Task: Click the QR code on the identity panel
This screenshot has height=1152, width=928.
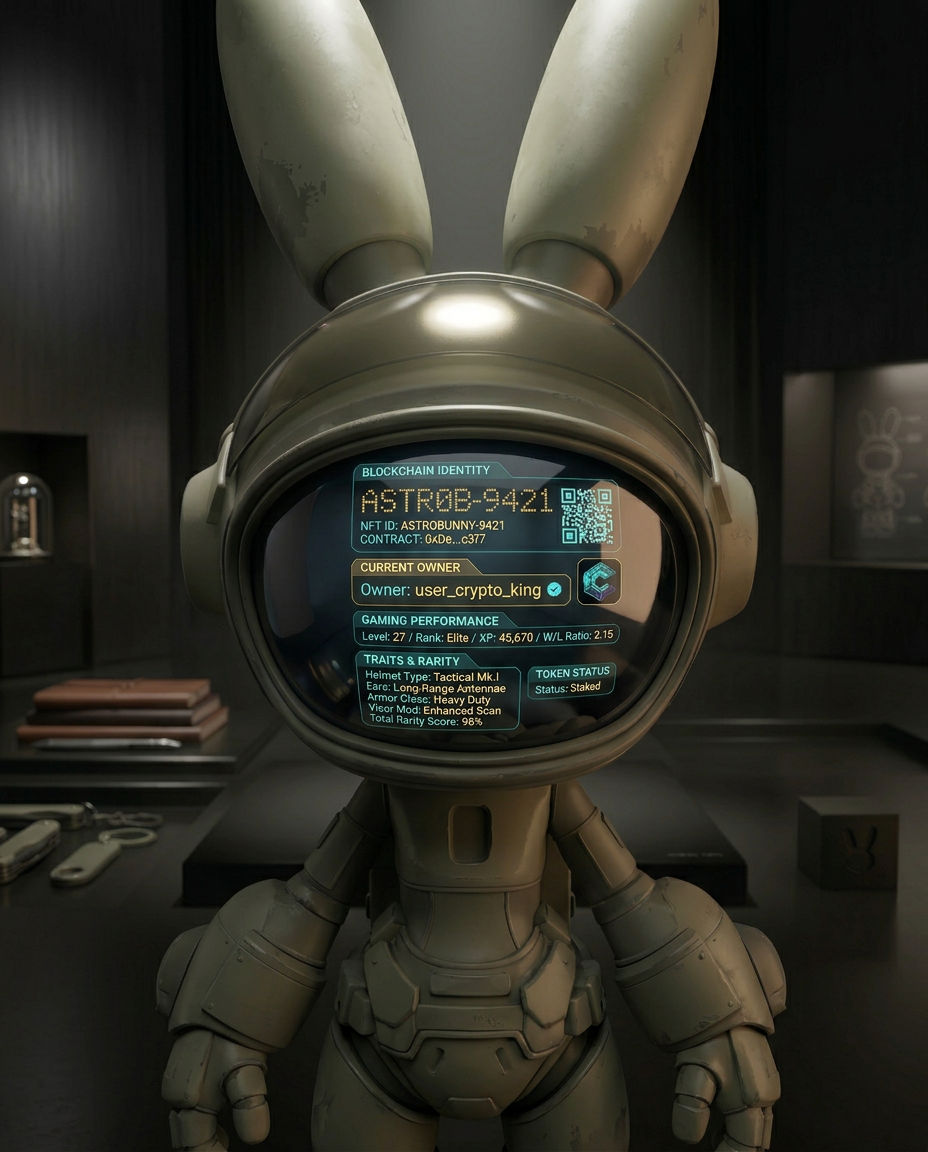Action: (586, 516)
